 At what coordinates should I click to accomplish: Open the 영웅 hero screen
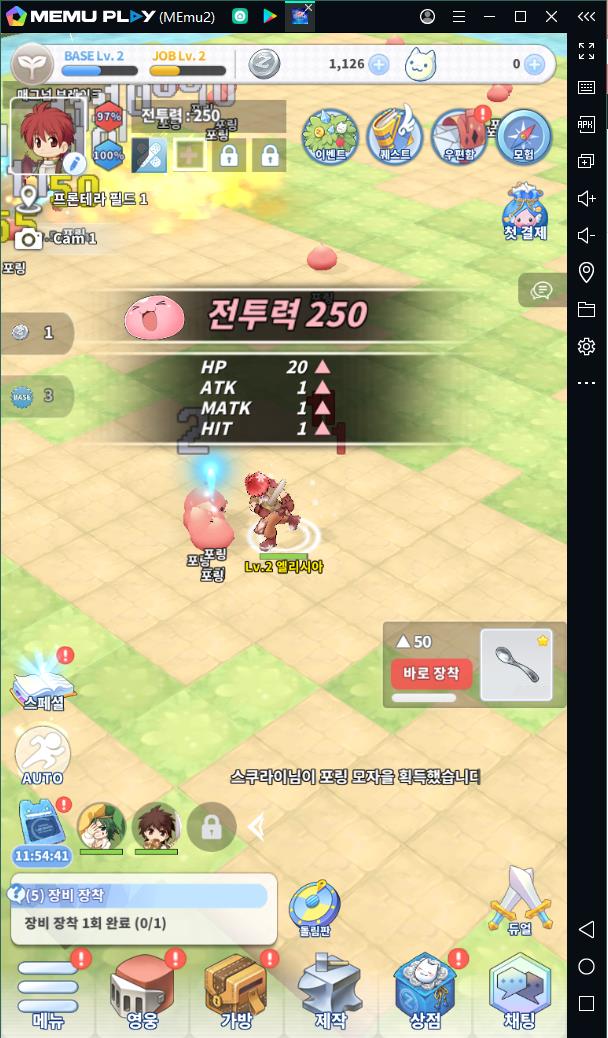coord(141,990)
